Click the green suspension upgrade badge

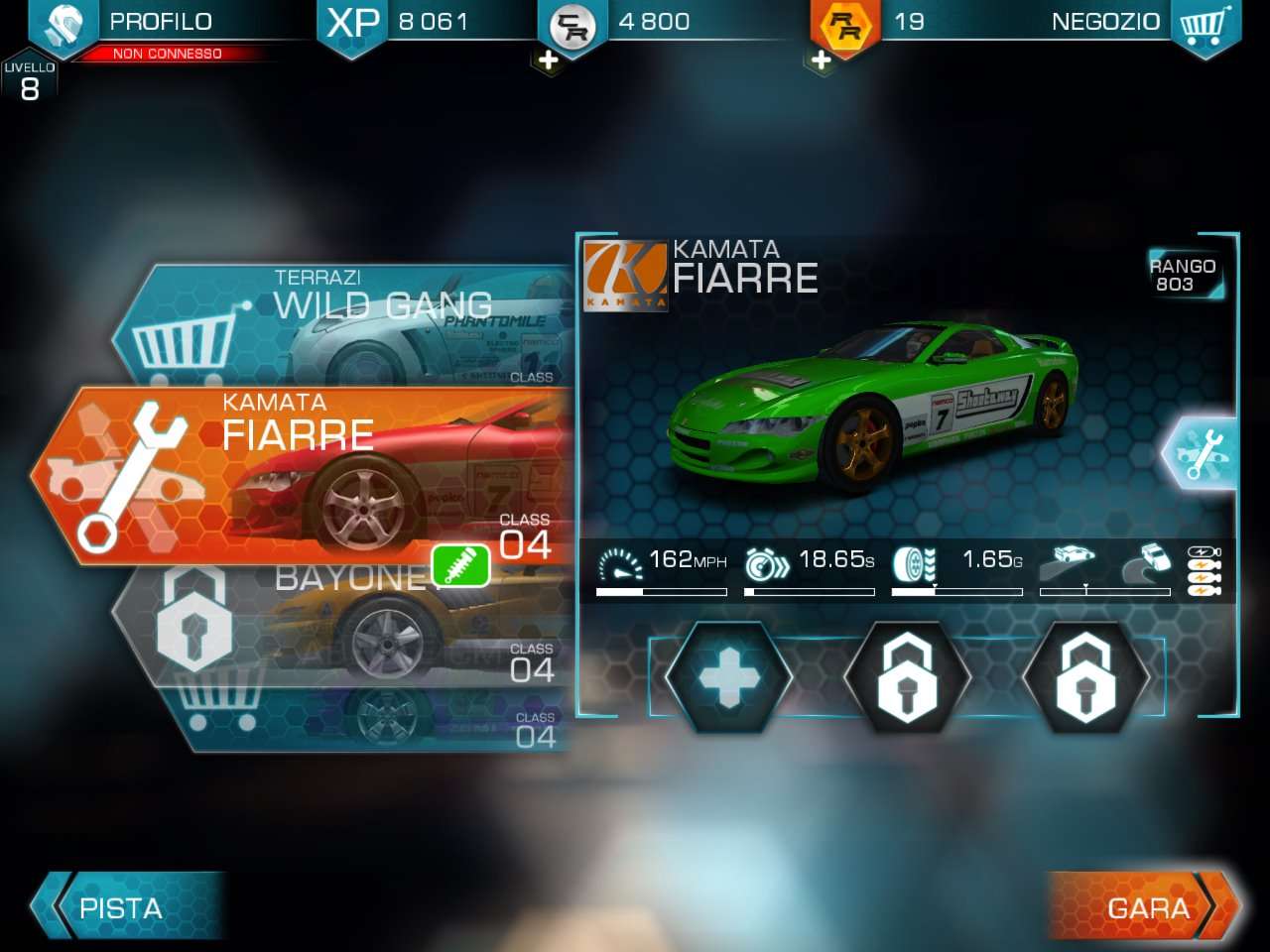[460, 565]
